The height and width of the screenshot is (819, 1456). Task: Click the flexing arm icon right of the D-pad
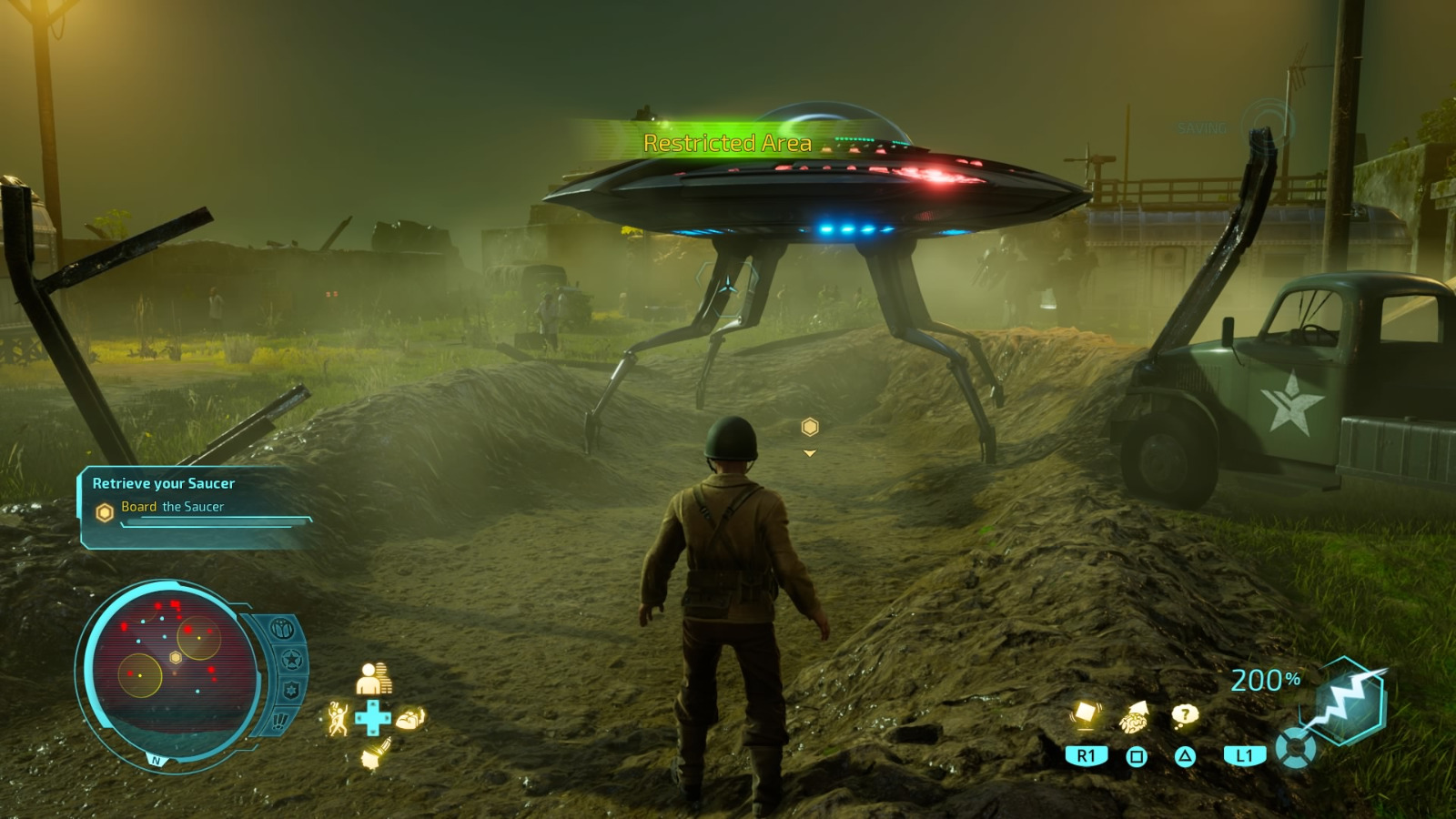pyautogui.click(x=410, y=719)
